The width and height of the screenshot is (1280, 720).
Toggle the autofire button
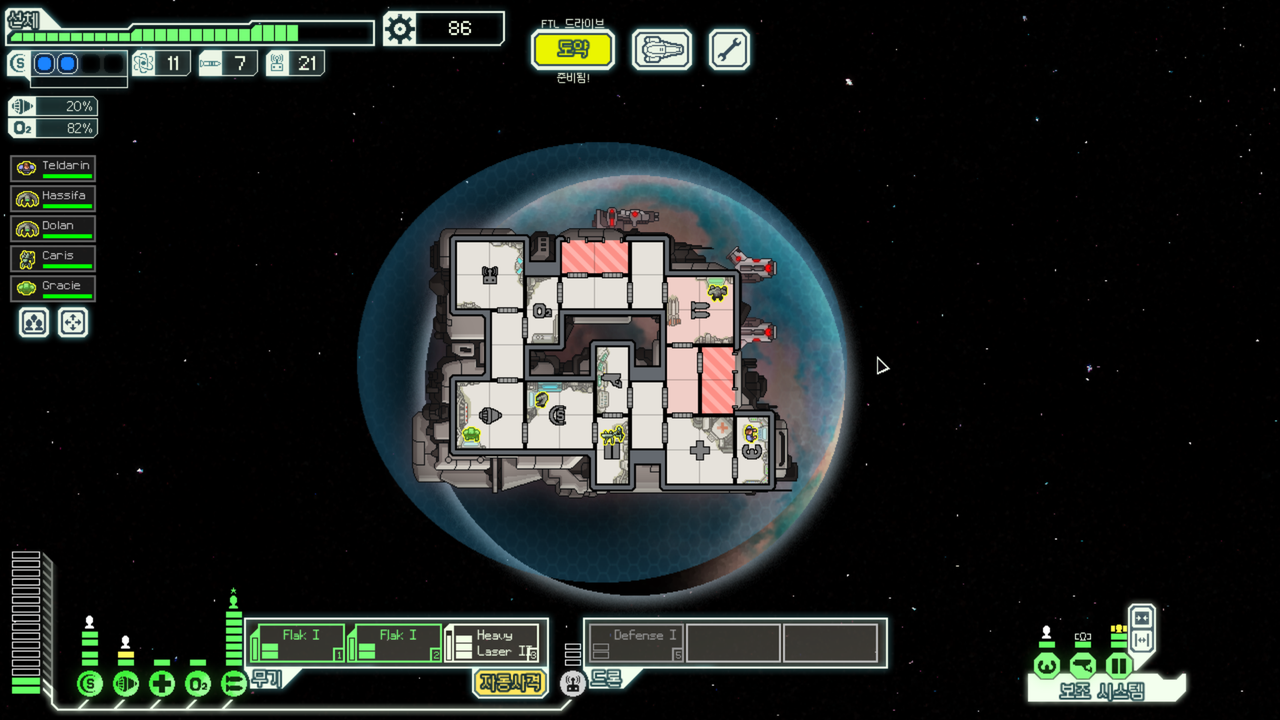[x=509, y=683]
